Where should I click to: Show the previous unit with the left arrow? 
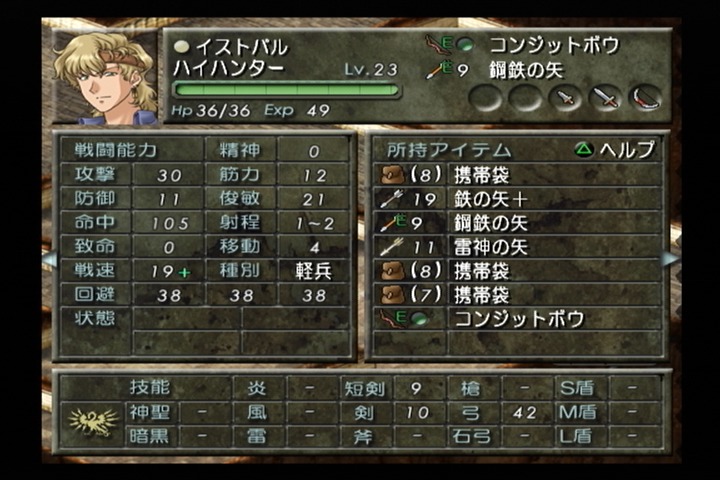(46, 259)
